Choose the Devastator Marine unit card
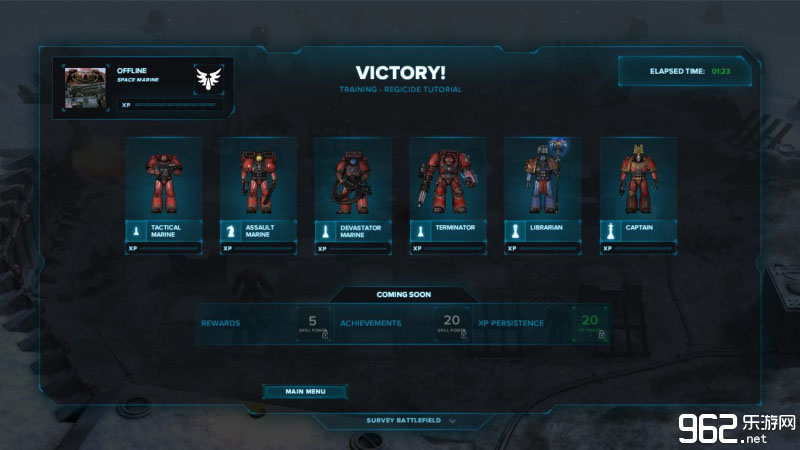This screenshot has height=450, width=800. (x=353, y=195)
